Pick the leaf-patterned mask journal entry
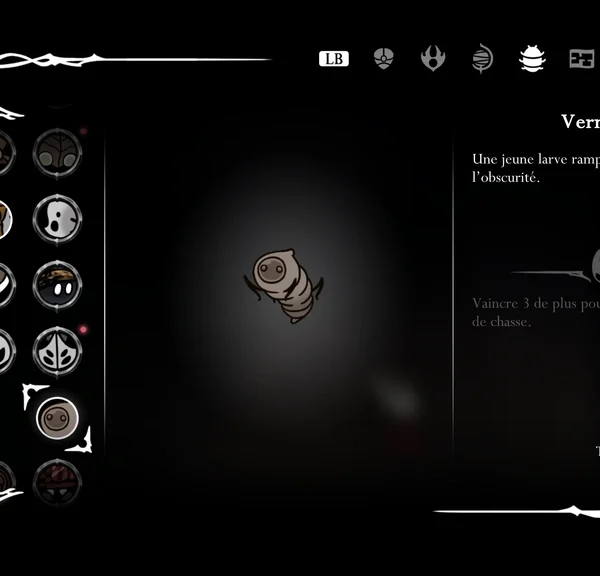600x576 pixels. coord(57,351)
